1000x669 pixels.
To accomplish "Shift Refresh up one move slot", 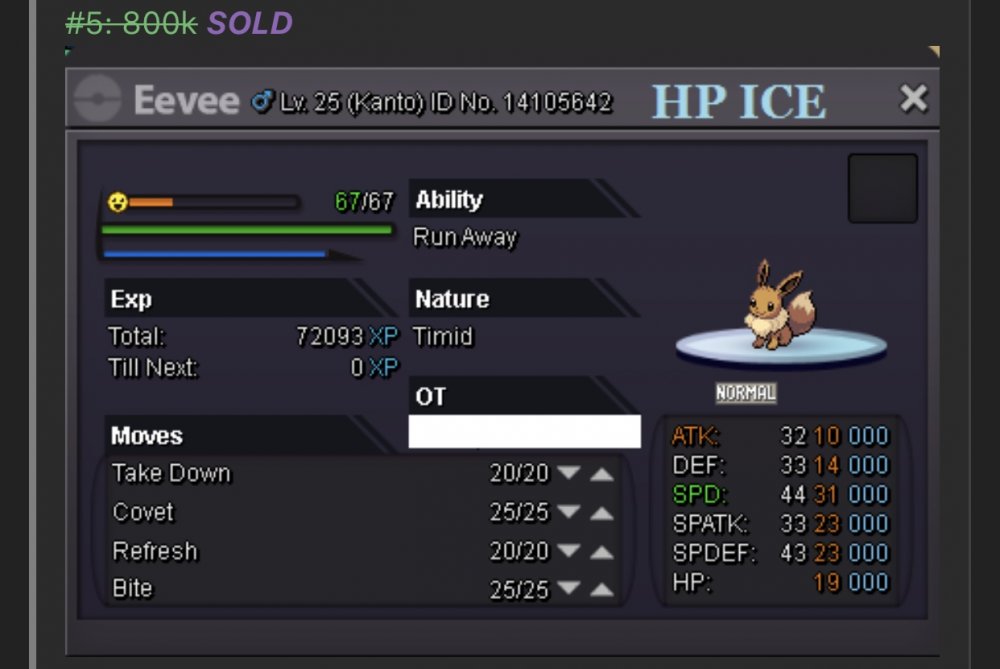I will [x=601, y=552].
